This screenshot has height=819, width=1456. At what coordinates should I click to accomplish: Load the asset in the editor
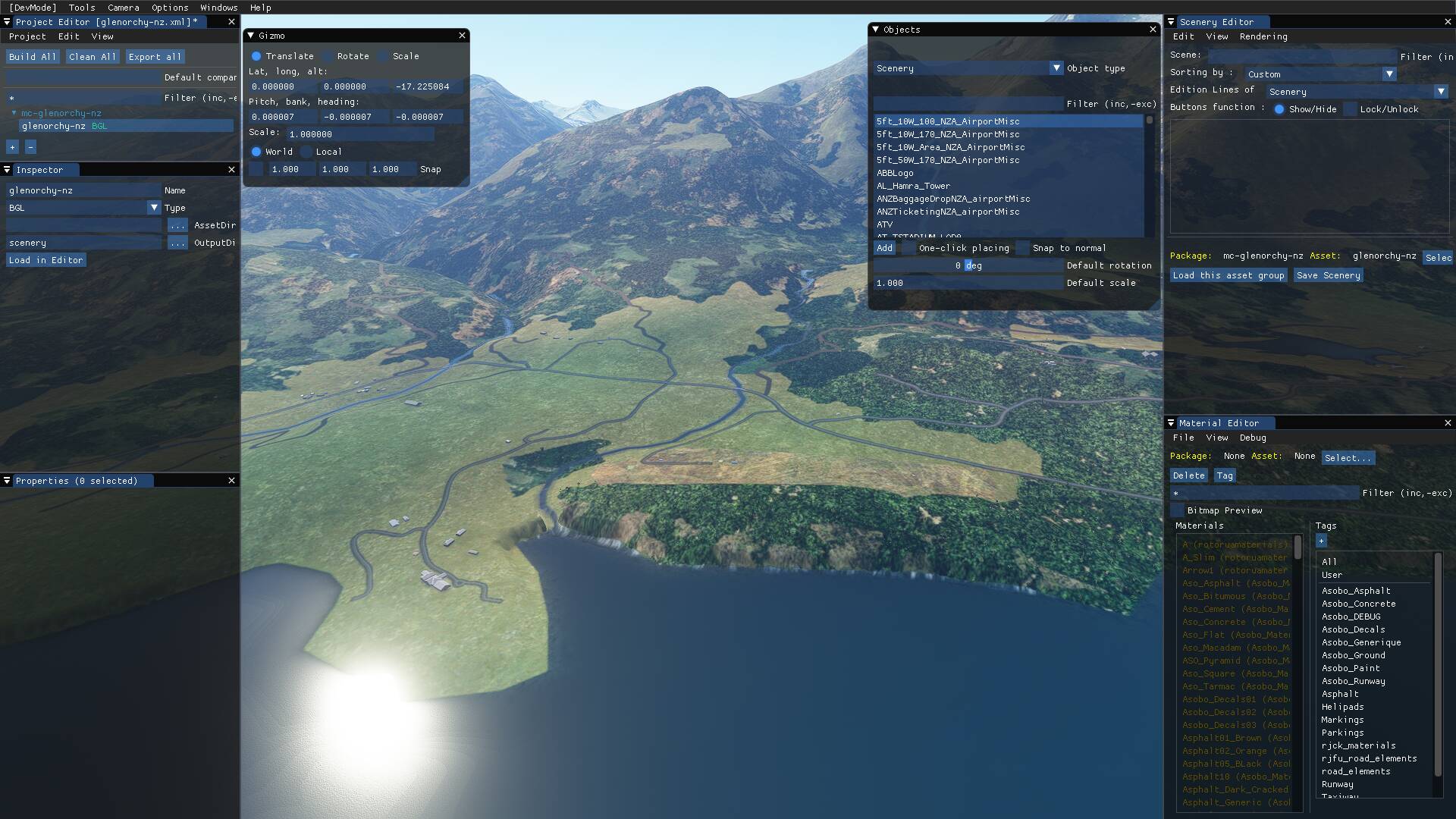coord(45,260)
